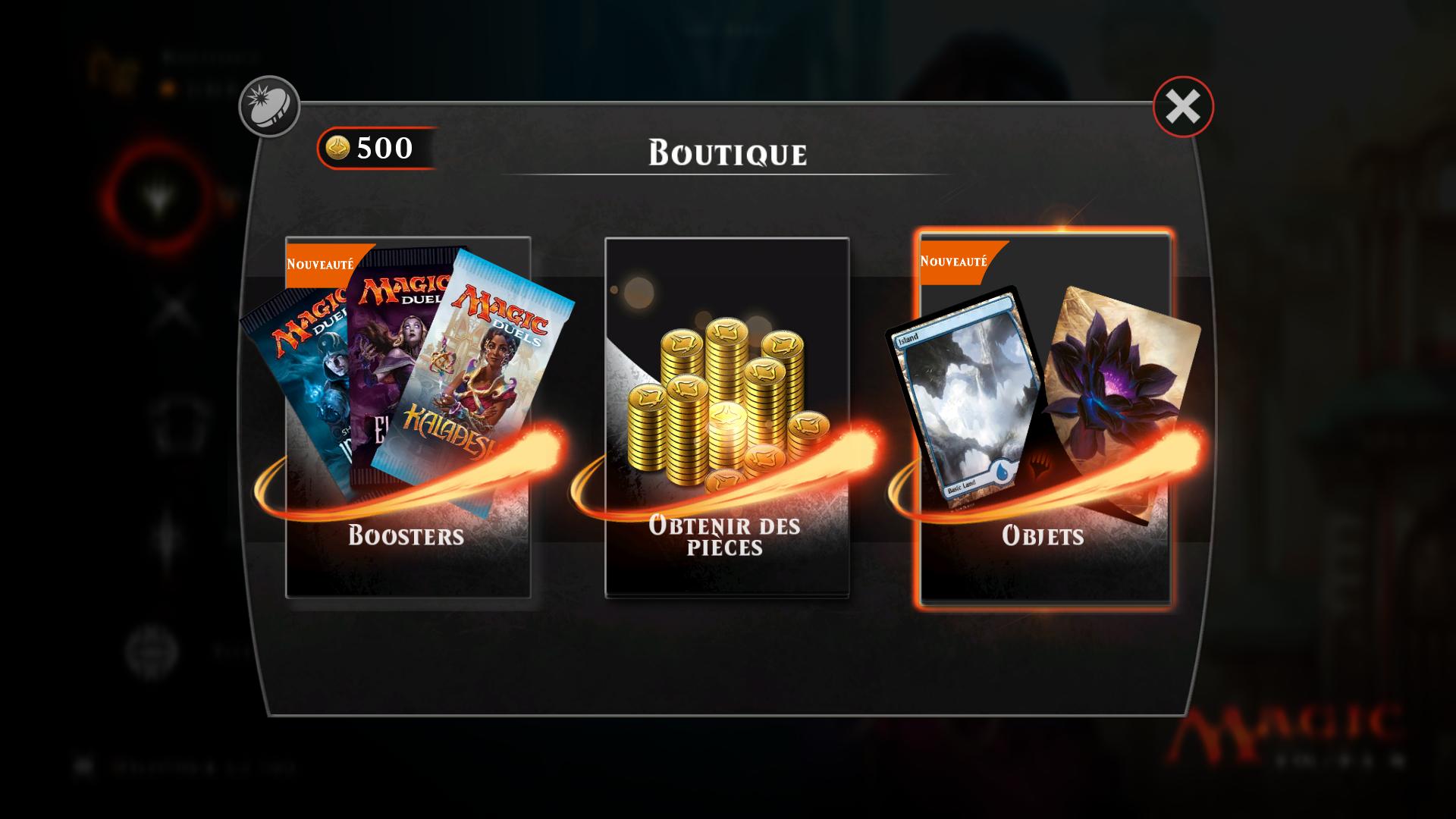Click the coin icon at panel corner
This screenshot has height=819, width=1456.
269,107
